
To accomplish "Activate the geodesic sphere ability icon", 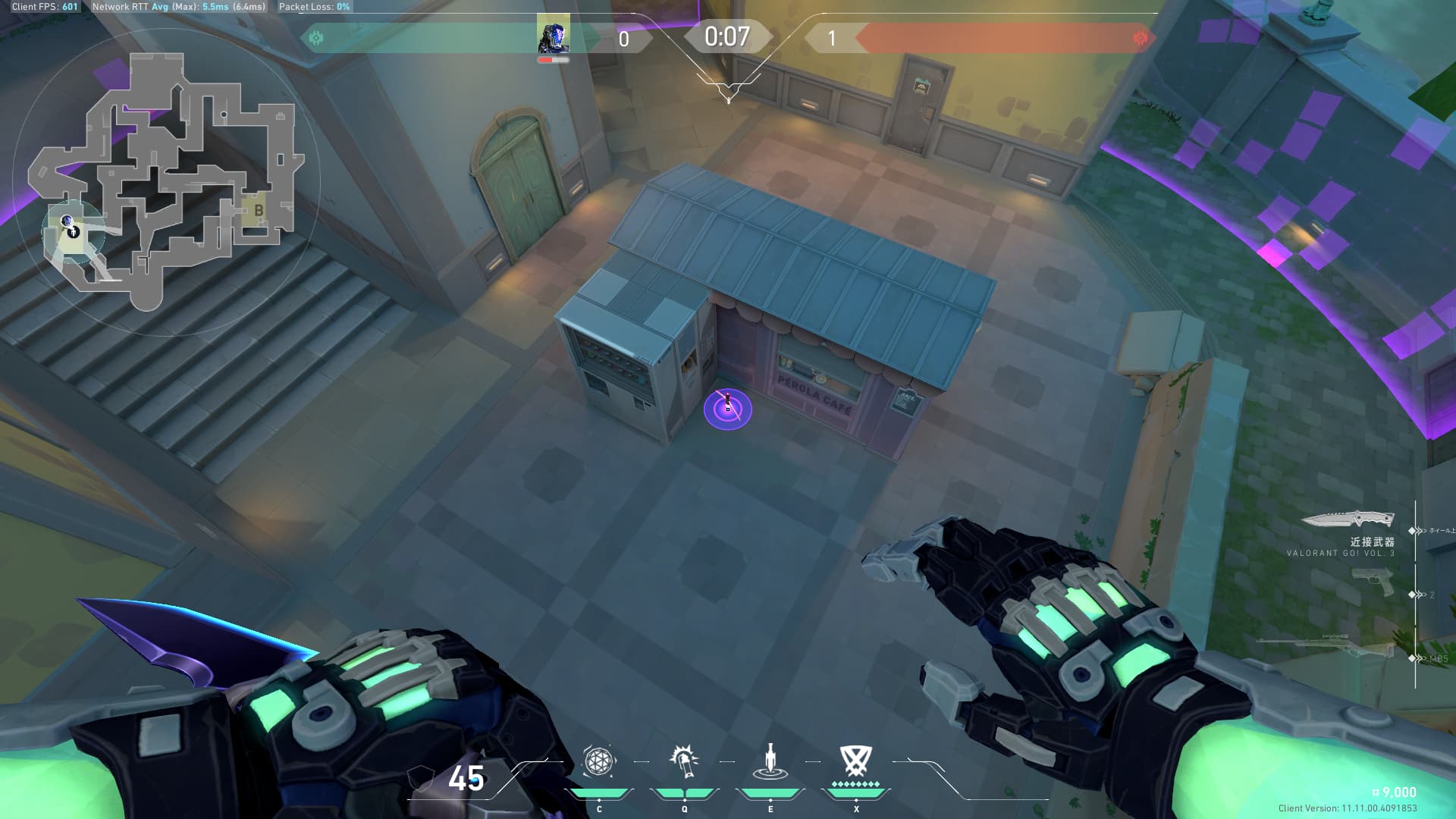I will point(598,761).
